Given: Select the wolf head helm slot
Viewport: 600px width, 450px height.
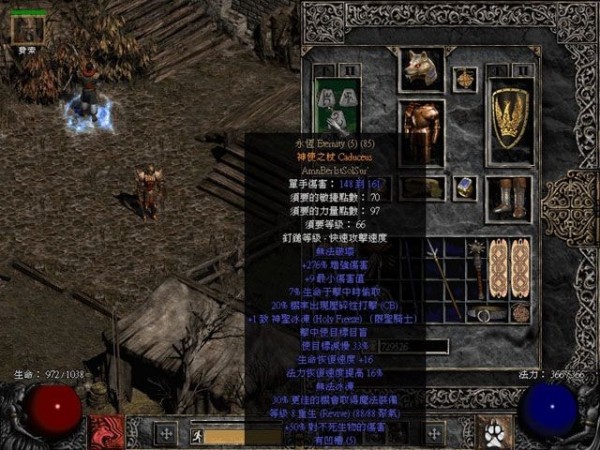Looking at the screenshot, I should 421,69.
